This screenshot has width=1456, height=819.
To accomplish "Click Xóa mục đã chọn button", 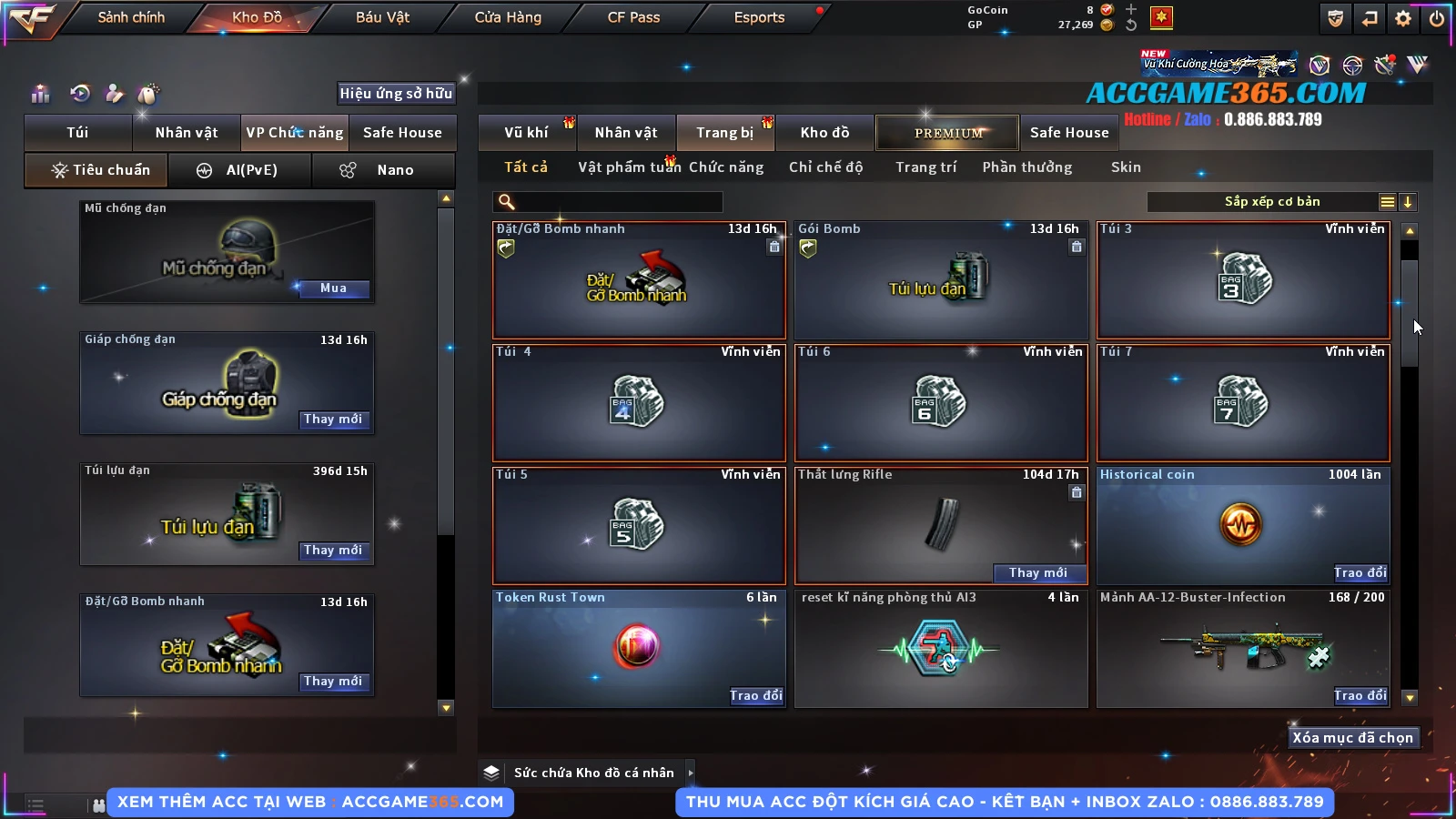I will point(1352,737).
